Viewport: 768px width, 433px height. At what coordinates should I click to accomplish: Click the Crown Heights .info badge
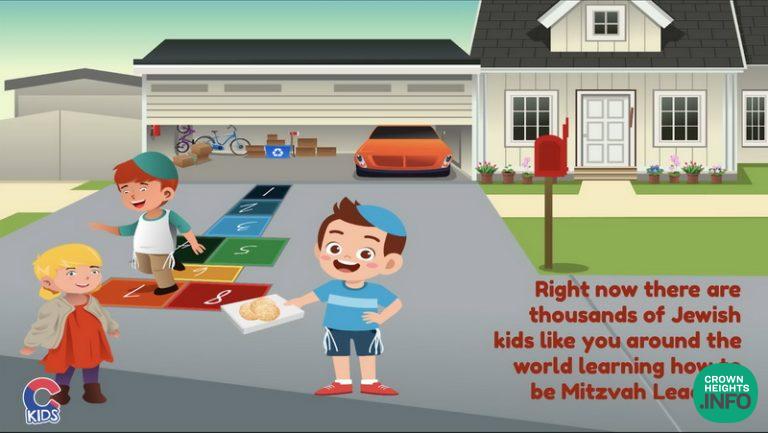pyautogui.click(x=725, y=391)
